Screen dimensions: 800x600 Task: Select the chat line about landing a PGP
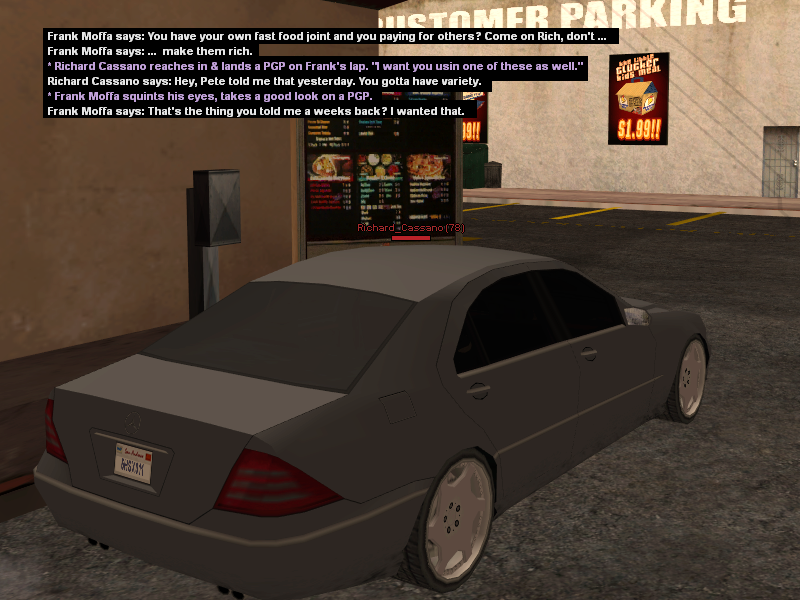pos(315,66)
